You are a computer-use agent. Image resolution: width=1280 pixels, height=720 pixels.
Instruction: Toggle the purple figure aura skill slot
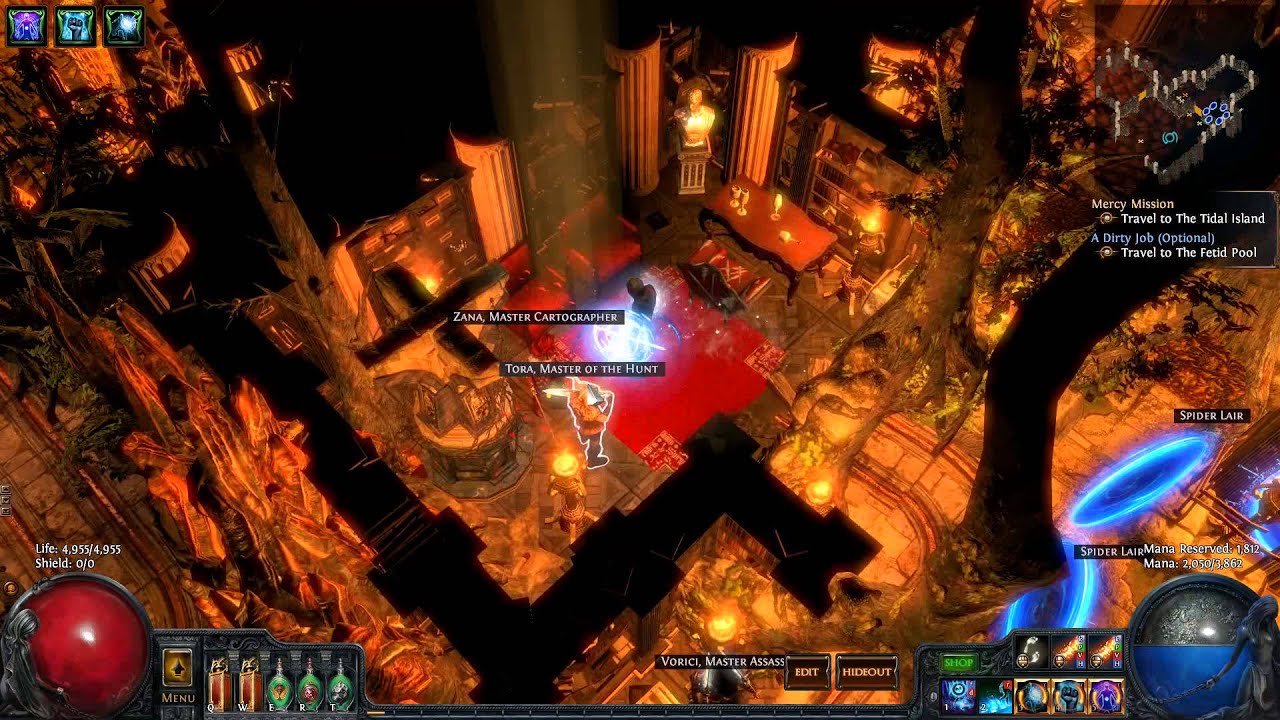1106,696
